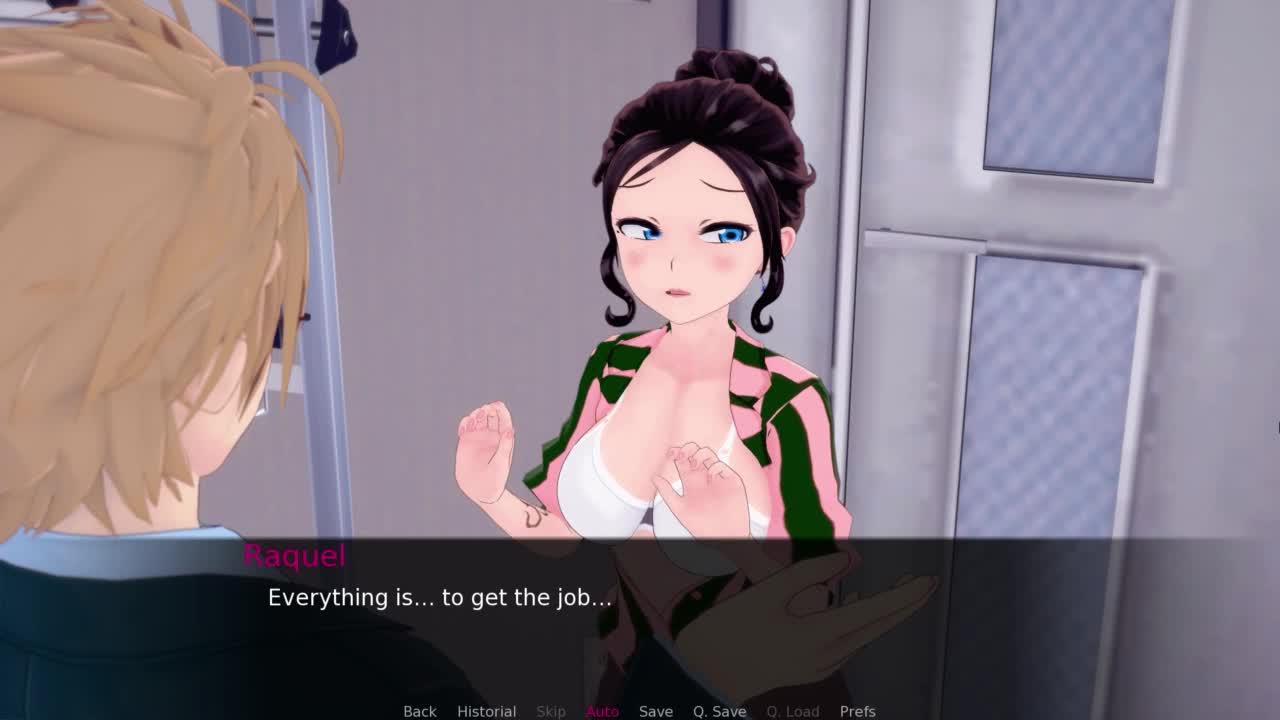The height and width of the screenshot is (720, 1280).
Task: Go back one dialogue line
Action: 419,711
